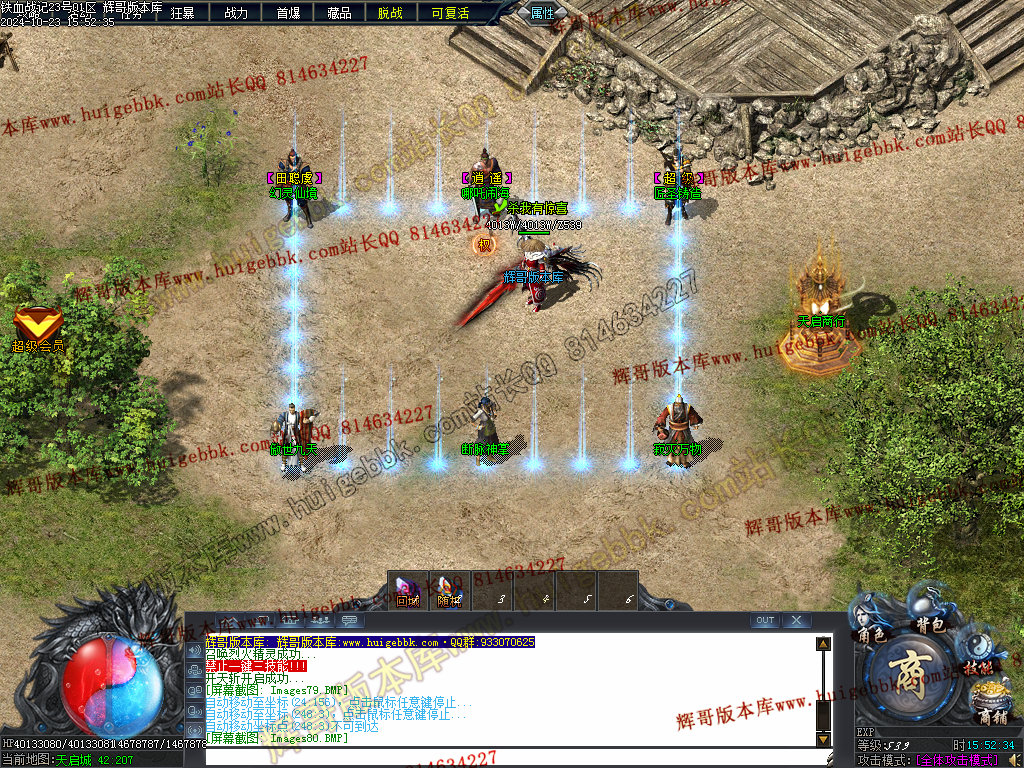The image size is (1024, 768).
Task: Open the 狂暴 (Berserk) menu
Action: [x=182, y=13]
